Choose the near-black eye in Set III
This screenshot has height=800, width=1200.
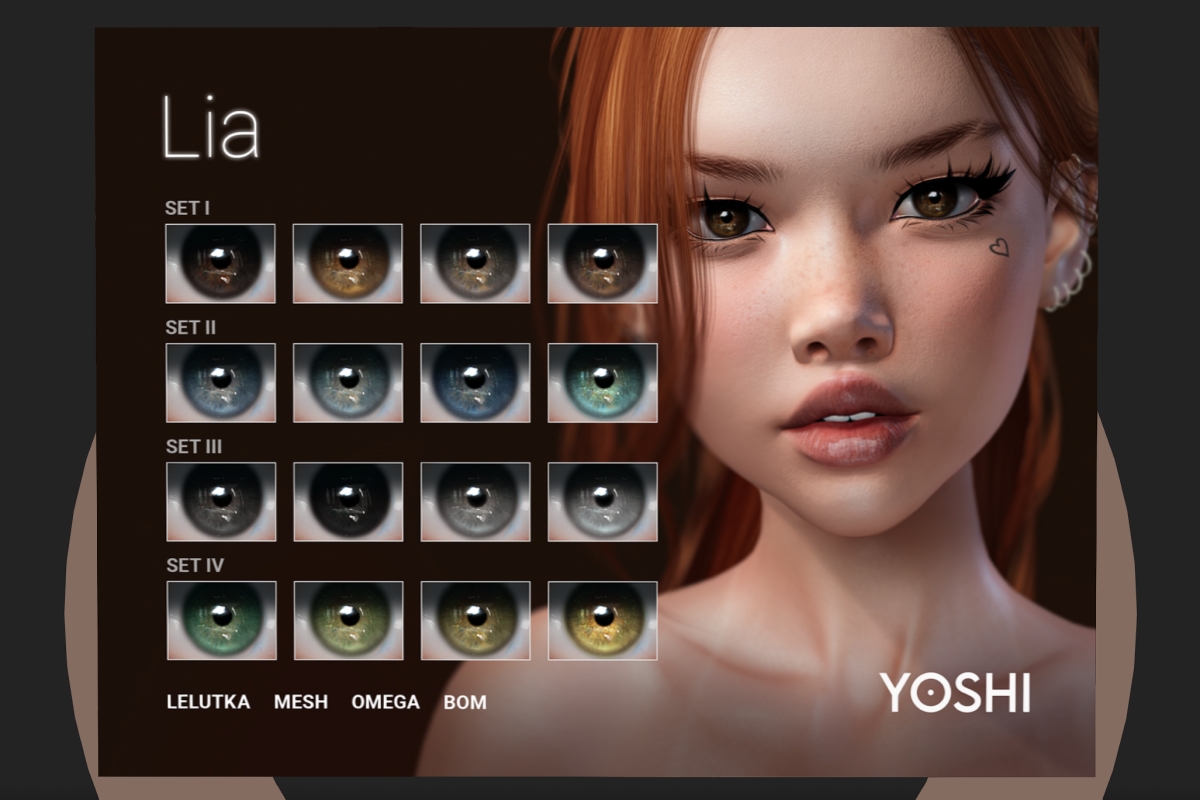(347, 501)
